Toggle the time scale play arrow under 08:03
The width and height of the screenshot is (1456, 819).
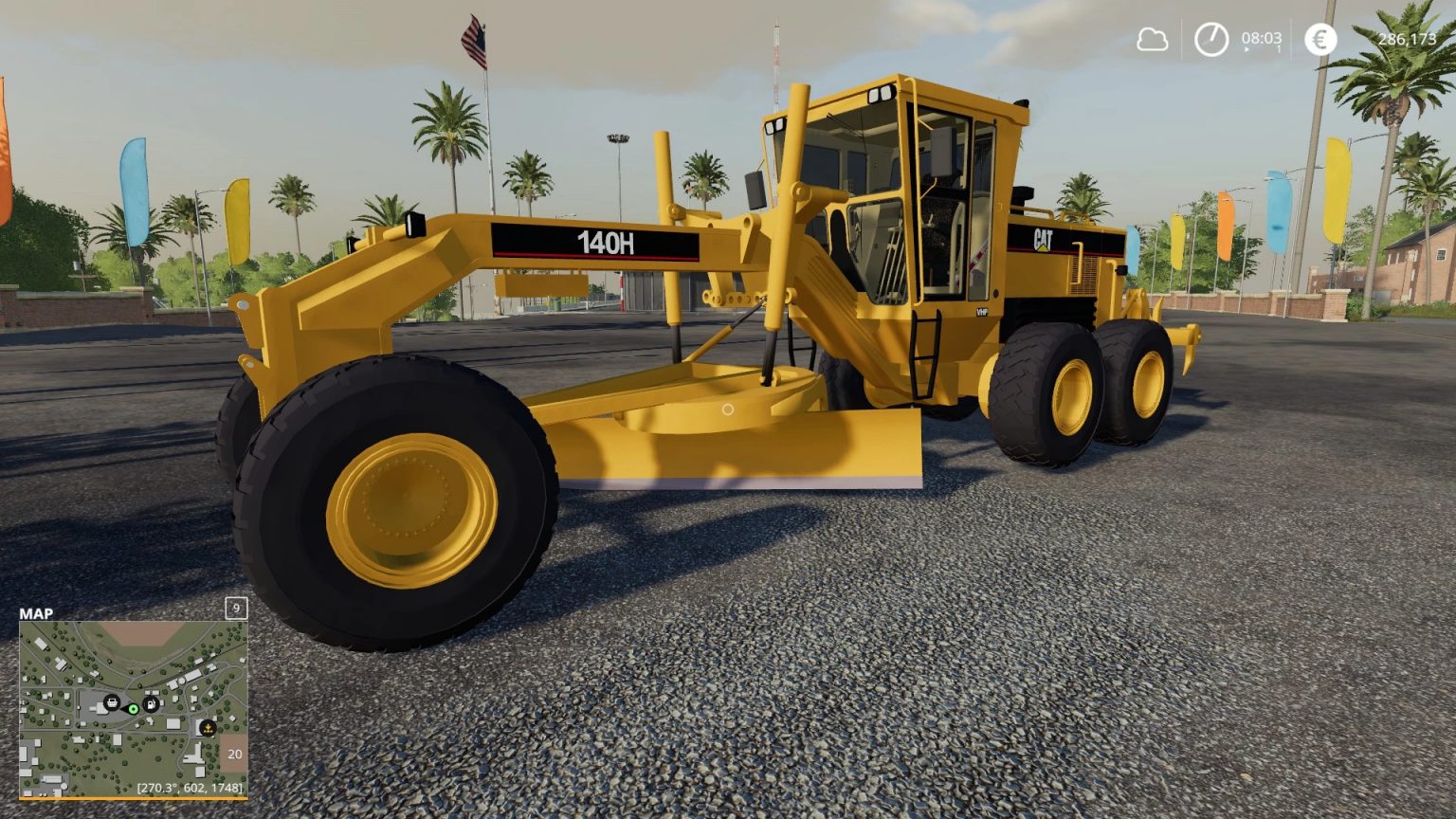coord(1247,49)
